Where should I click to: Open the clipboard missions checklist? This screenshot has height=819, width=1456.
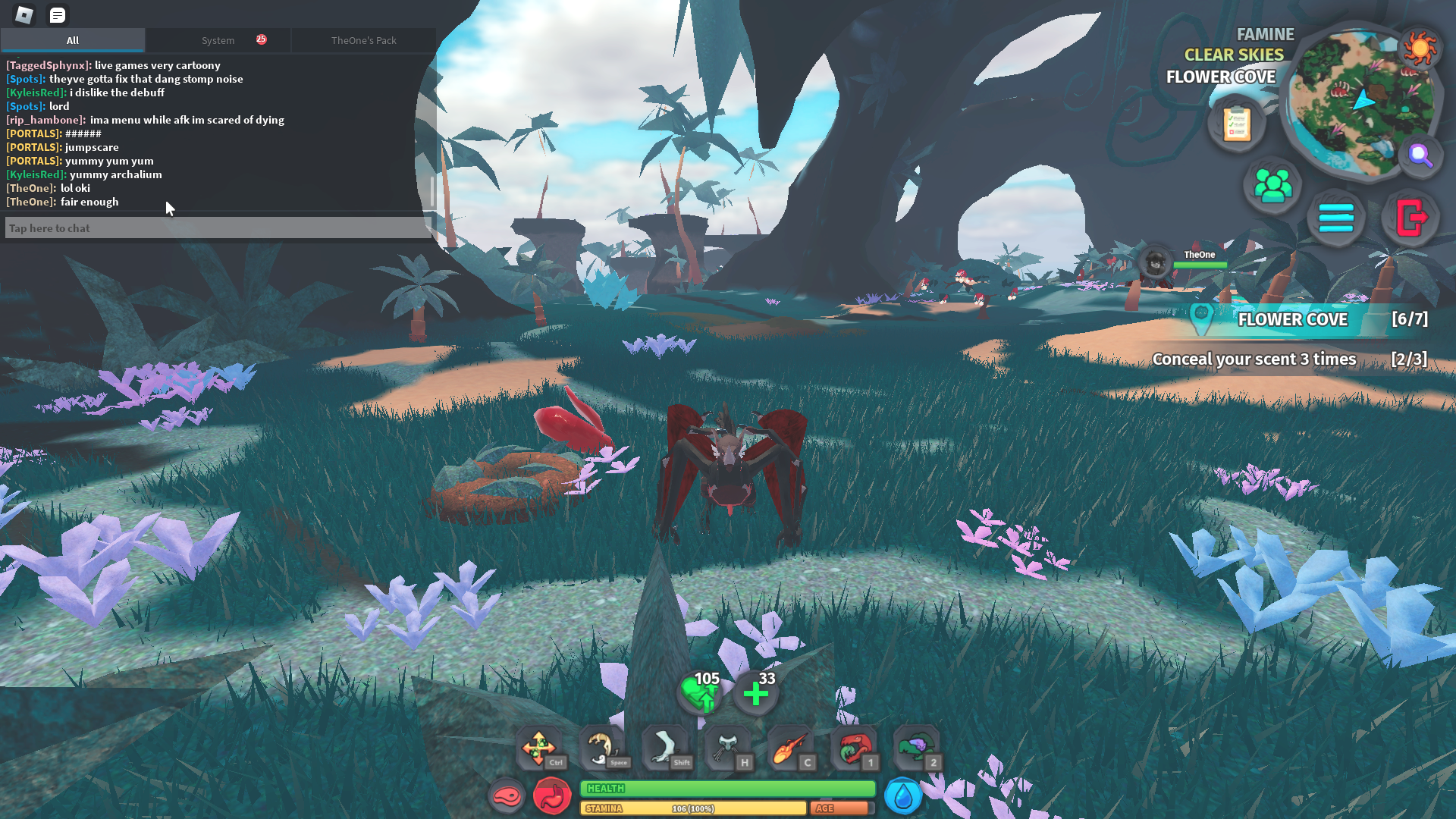tap(1236, 124)
